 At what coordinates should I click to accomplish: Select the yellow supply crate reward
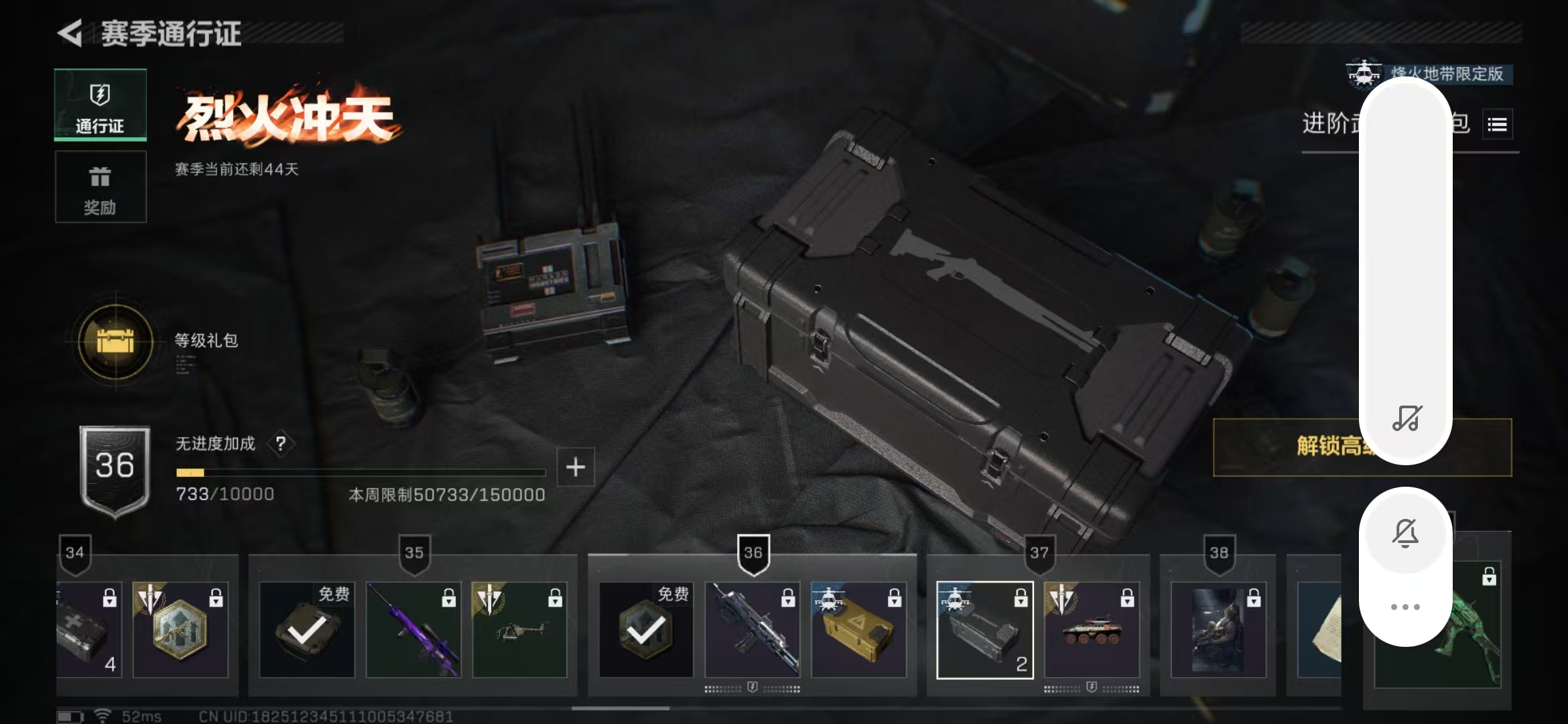click(x=858, y=629)
